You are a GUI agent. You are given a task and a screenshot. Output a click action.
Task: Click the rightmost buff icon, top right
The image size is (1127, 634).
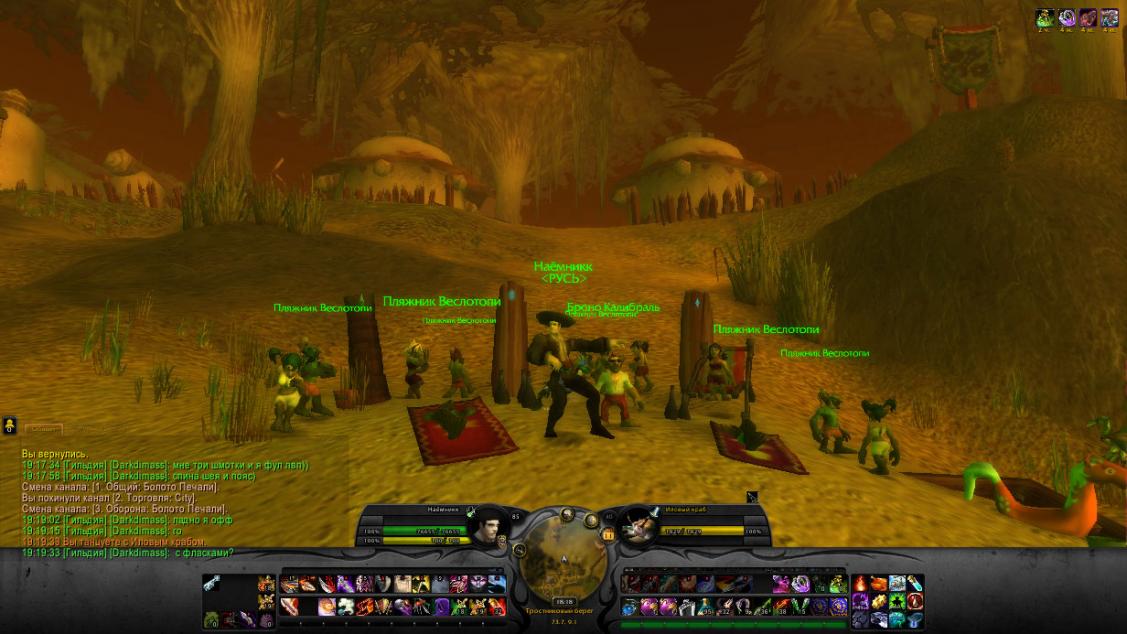1109,17
